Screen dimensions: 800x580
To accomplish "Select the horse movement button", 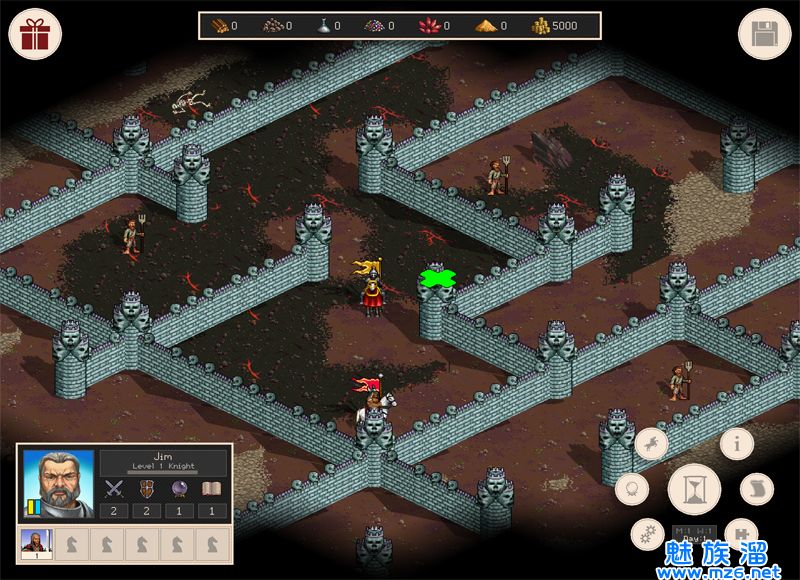I will 652,441.
